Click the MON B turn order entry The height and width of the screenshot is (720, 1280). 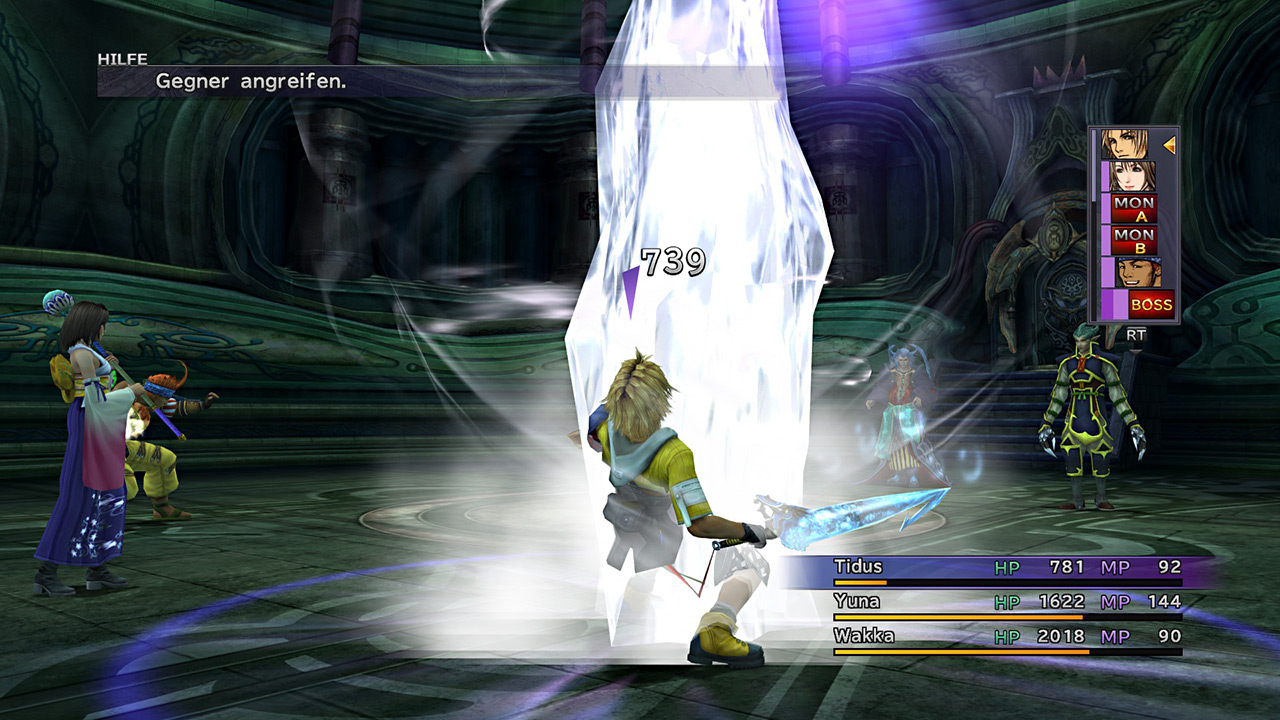click(1134, 240)
